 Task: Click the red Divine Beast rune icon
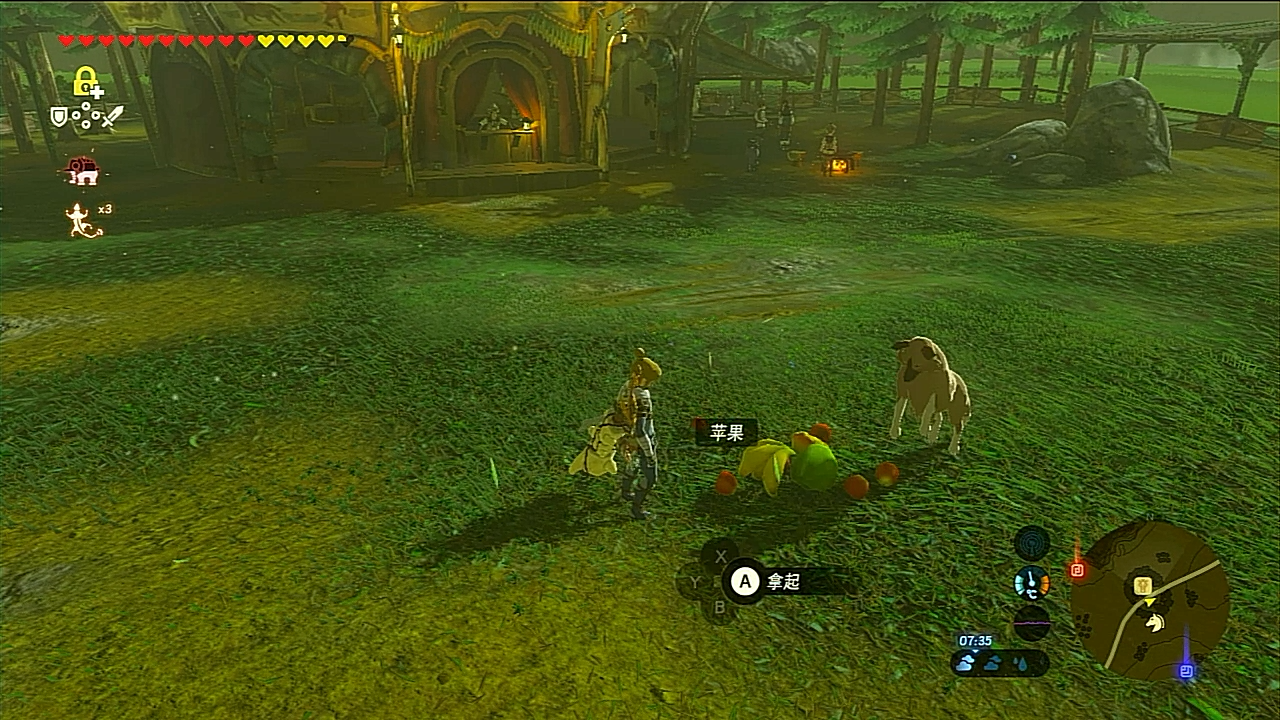pyautogui.click(x=83, y=172)
